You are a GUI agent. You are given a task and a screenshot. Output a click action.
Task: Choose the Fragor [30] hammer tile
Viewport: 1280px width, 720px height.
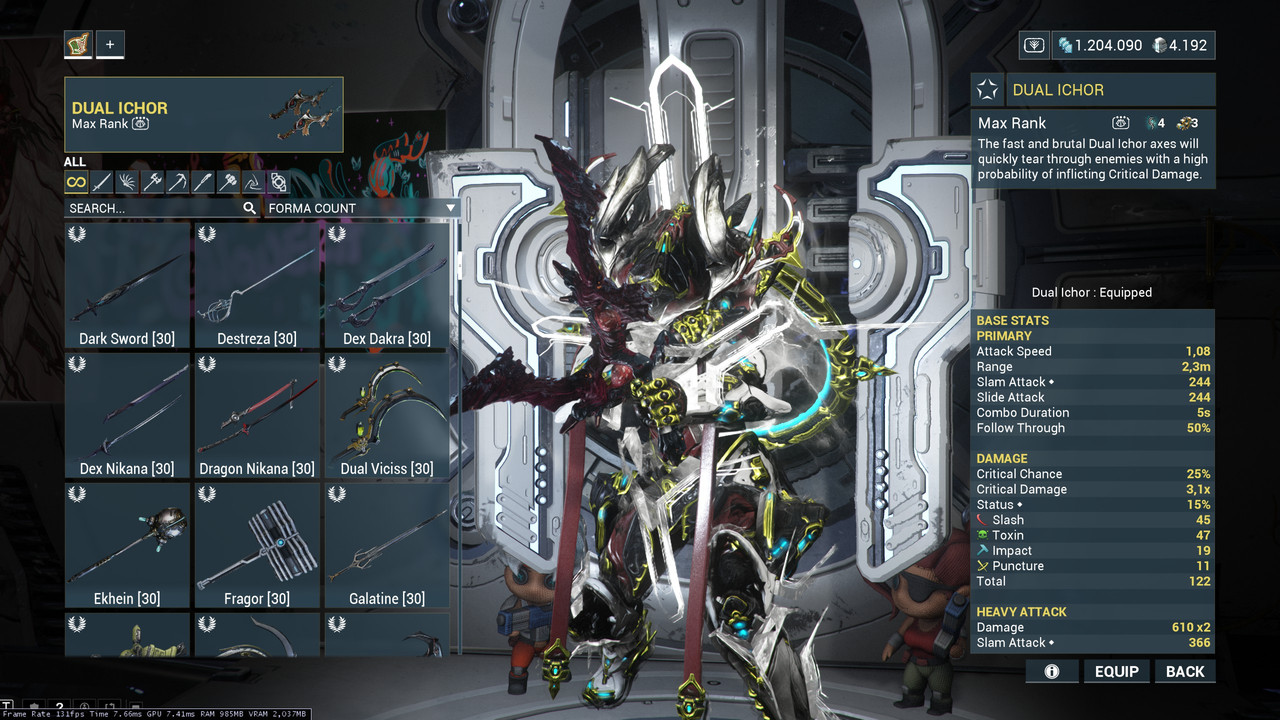pos(257,546)
